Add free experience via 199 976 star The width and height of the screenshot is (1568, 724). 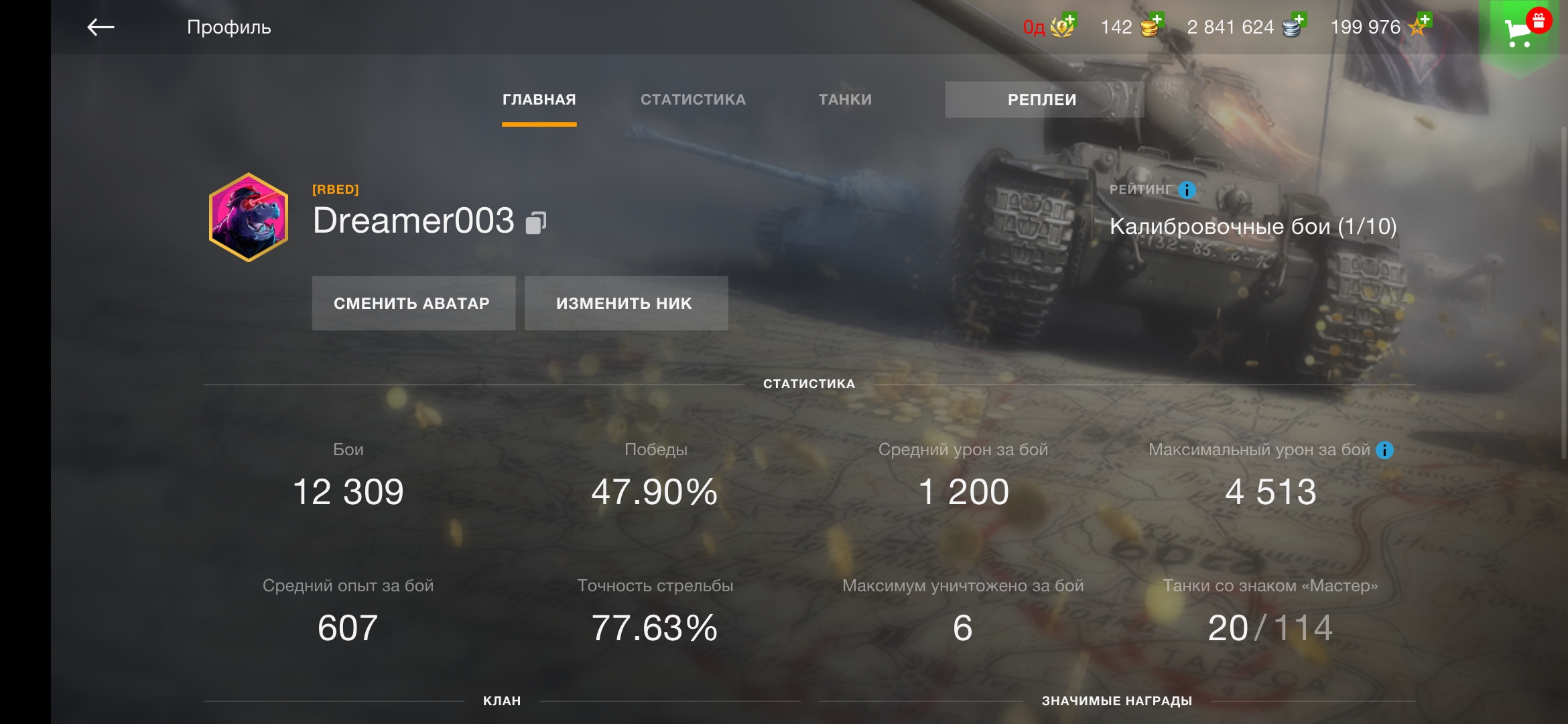click(1380, 27)
